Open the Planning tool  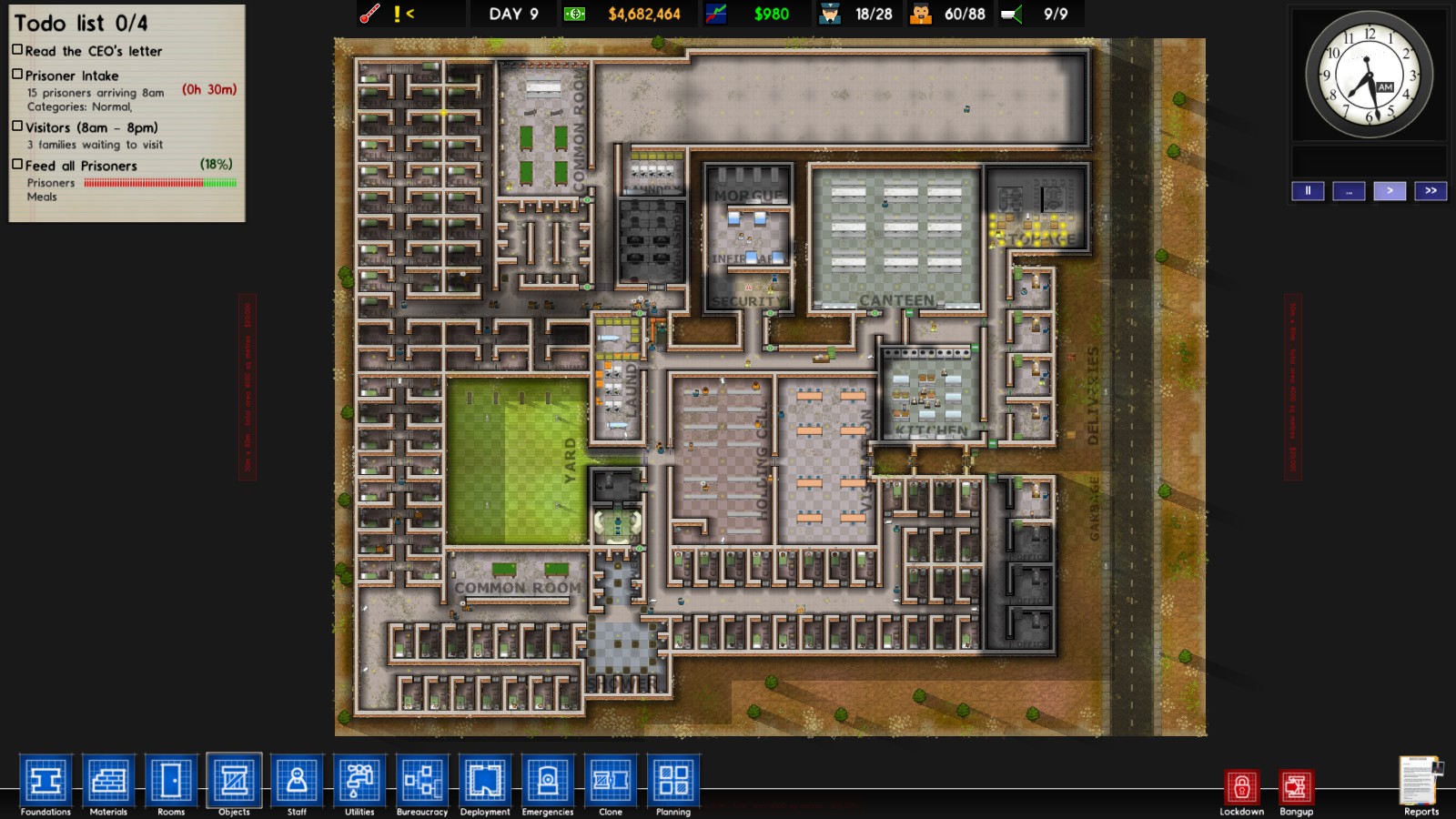point(673,781)
